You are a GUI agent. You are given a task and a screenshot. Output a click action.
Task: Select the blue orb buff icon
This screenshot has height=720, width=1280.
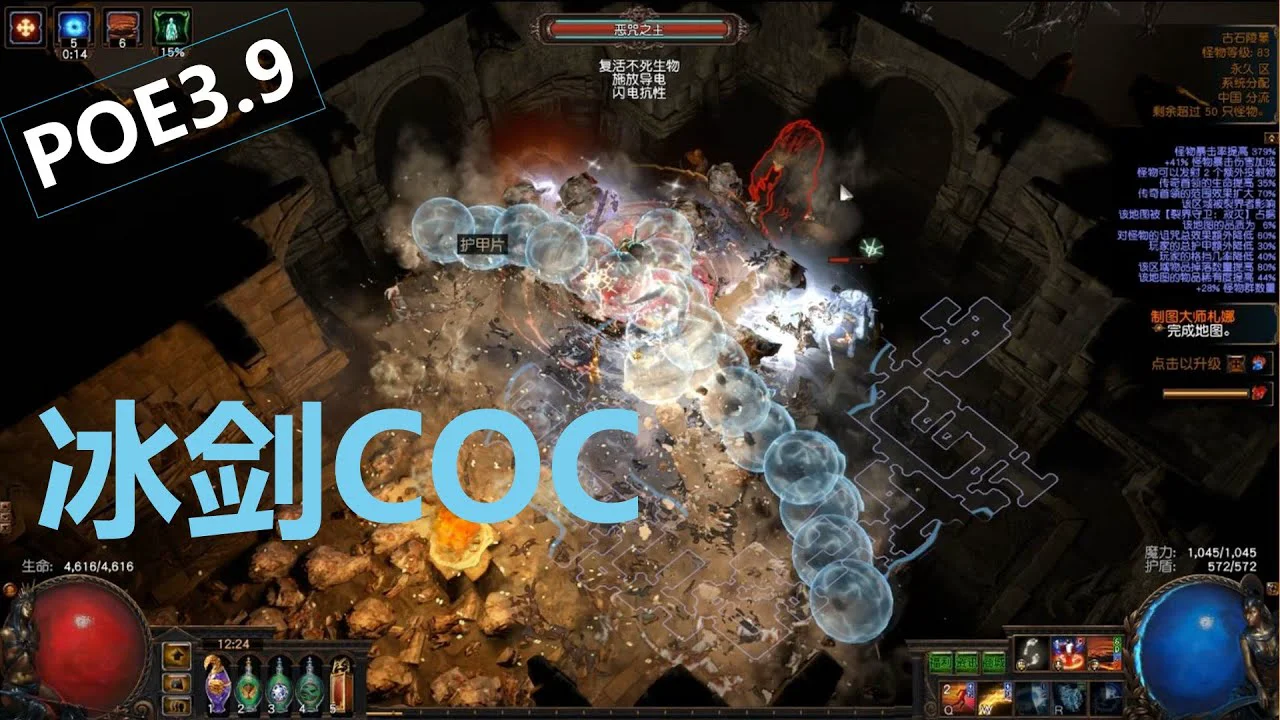71,27
